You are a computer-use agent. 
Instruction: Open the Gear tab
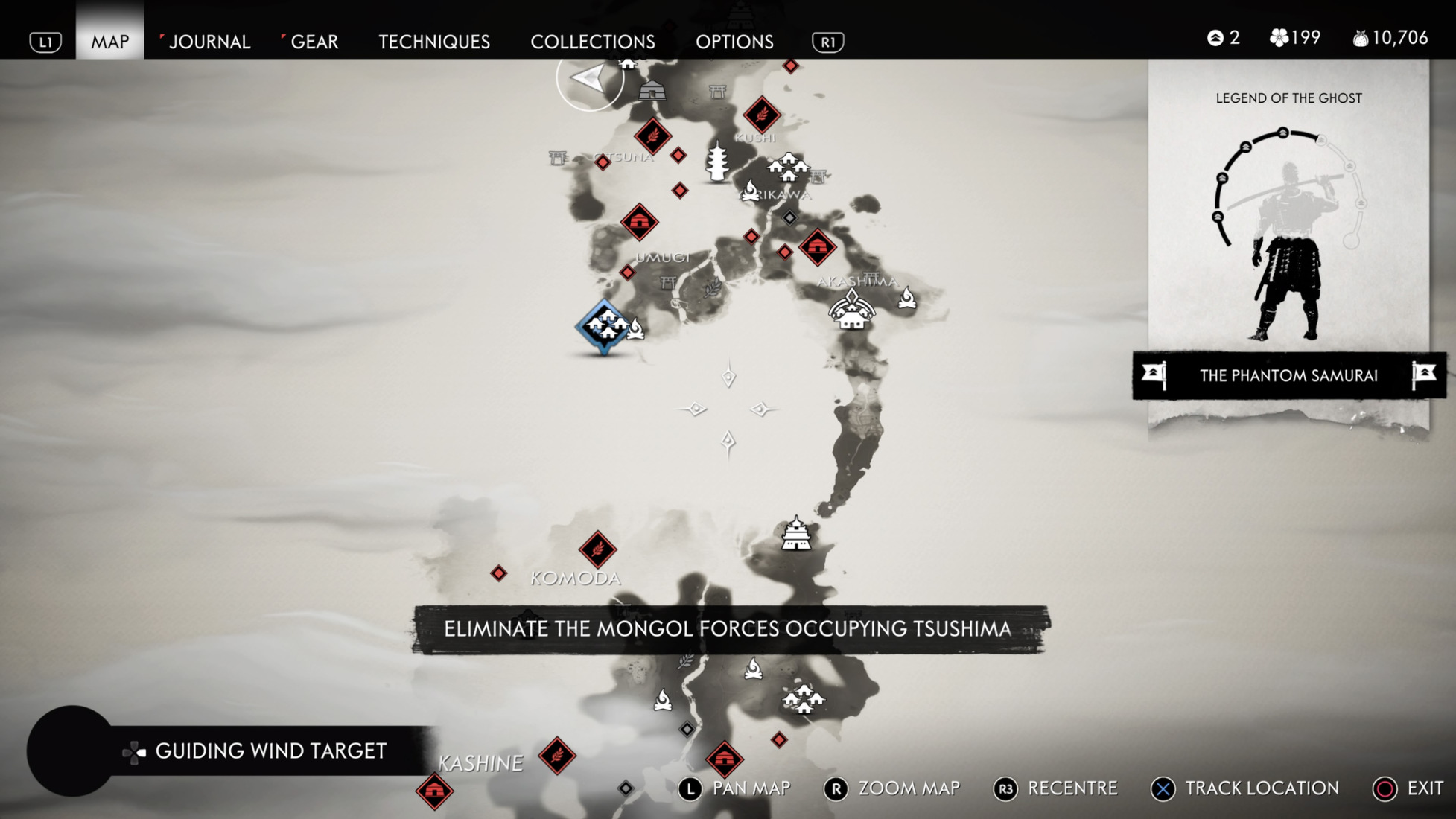(x=314, y=42)
